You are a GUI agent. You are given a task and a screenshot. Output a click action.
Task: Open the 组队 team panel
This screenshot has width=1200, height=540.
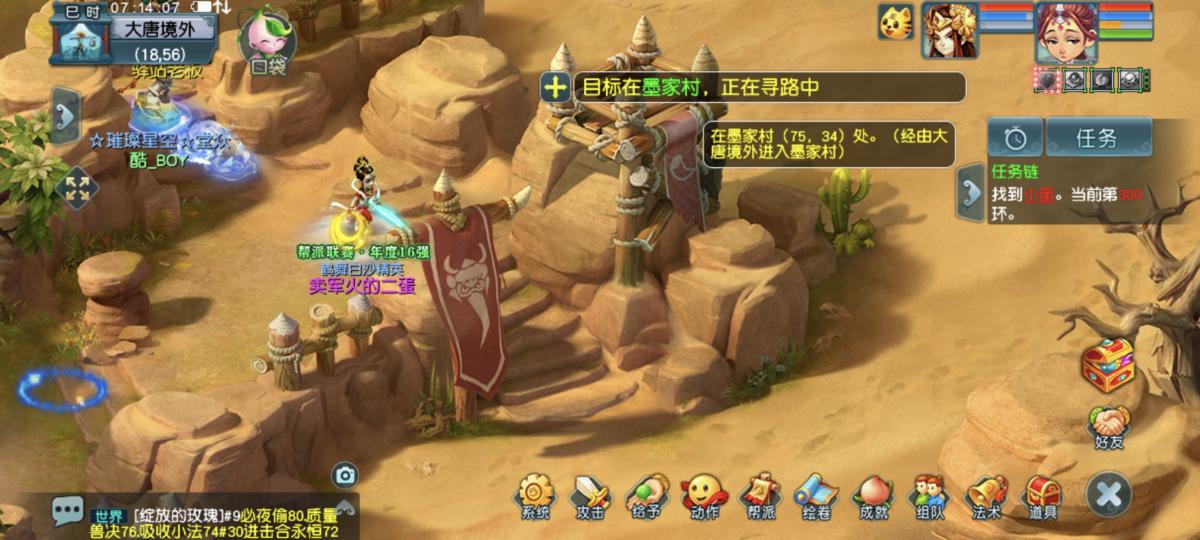coord(929,495)
